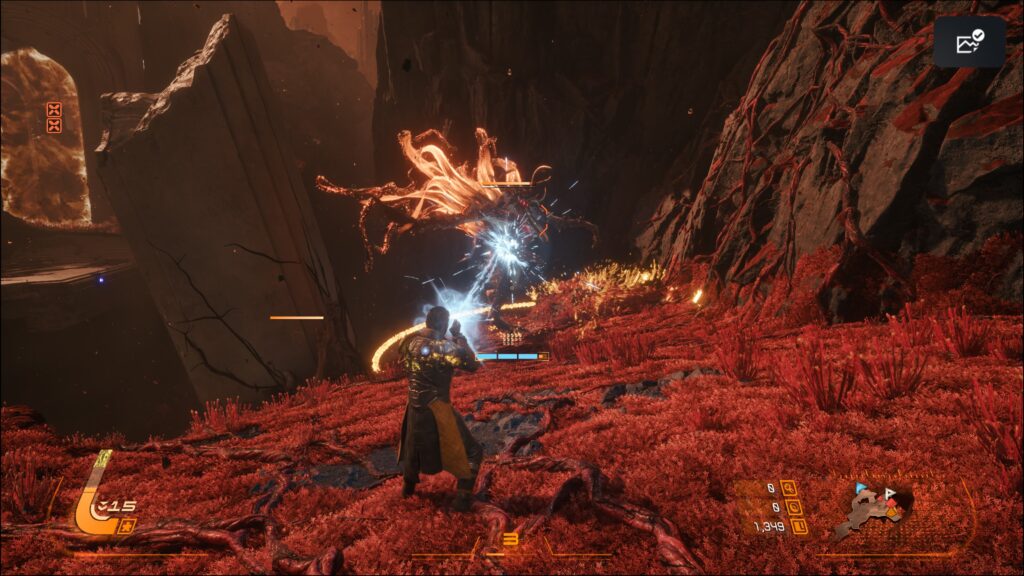The width and height of the screenshot is (1024, 576).
Task: Click the screenshot-saved notification overlay
Action: click(969, 42)
